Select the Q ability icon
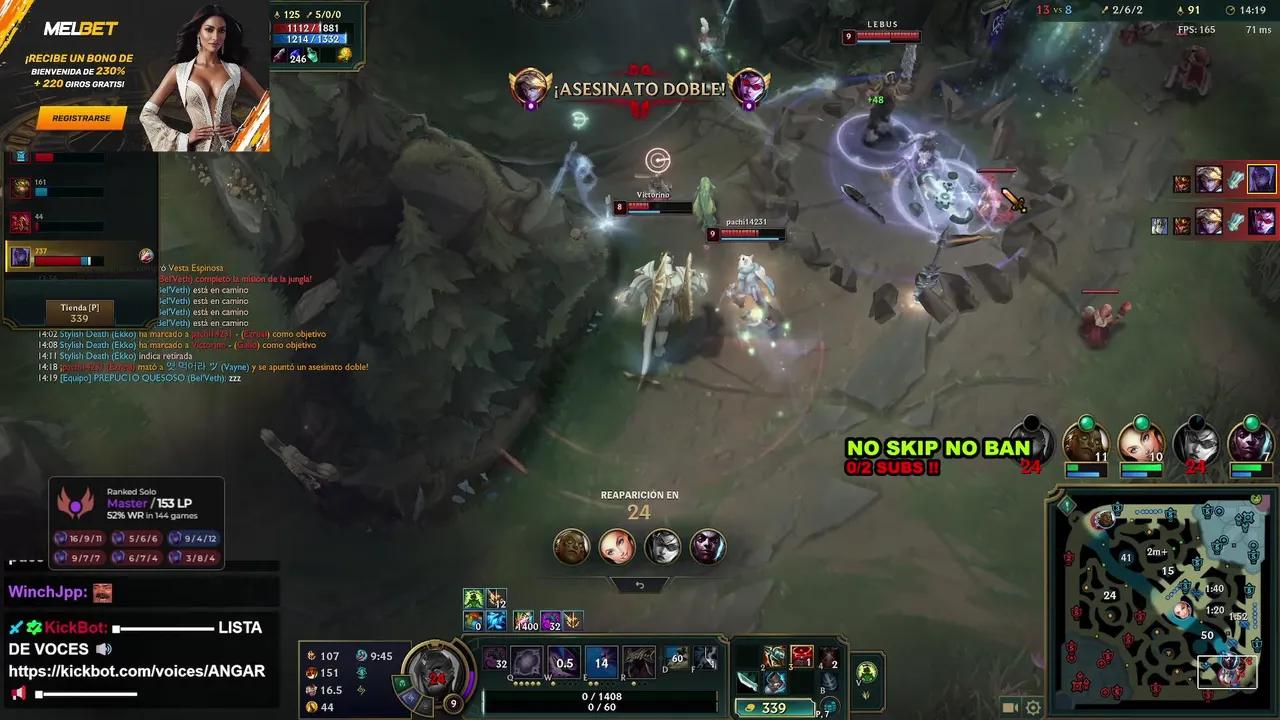The height and width of the screenshot is (720, 1280). [x=527, y=662]
